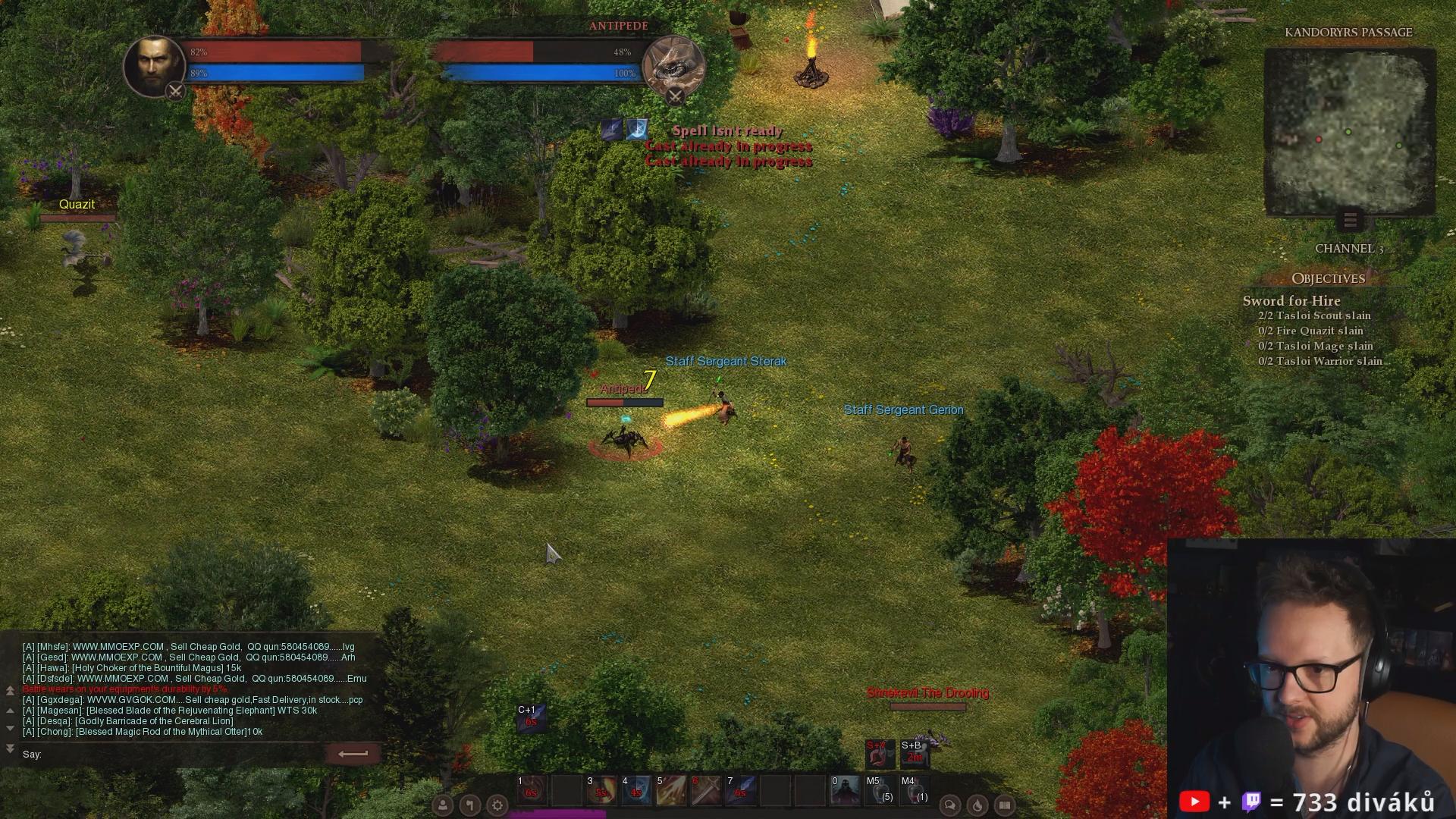Select the sword skill in slot 6
Image resolution: width=1456 pixels, height=819 pixels.
point(706,790)
